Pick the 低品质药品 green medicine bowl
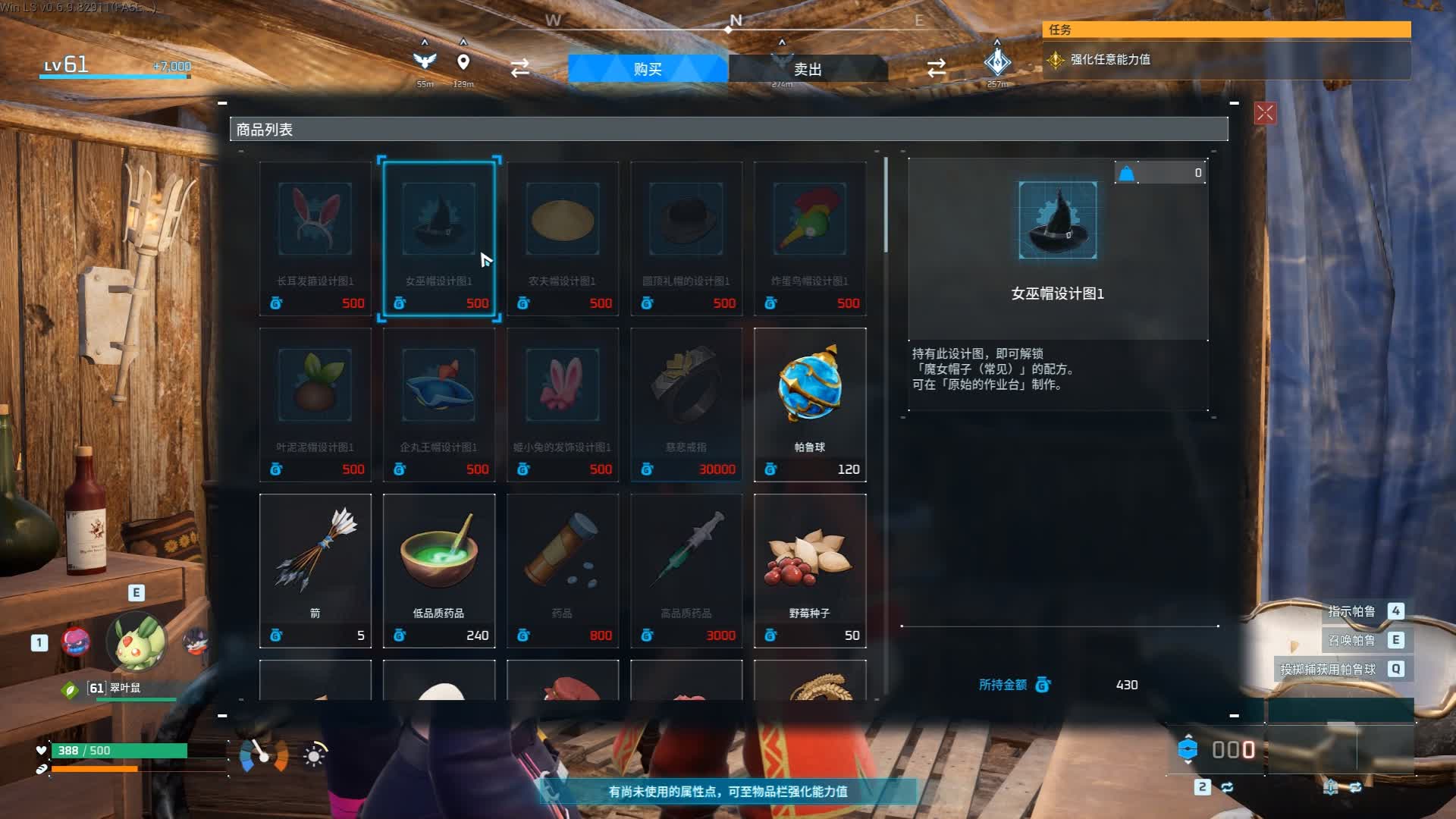This screenshot has width=1456, height=819. pyautogui.click(x=438, y=570)
